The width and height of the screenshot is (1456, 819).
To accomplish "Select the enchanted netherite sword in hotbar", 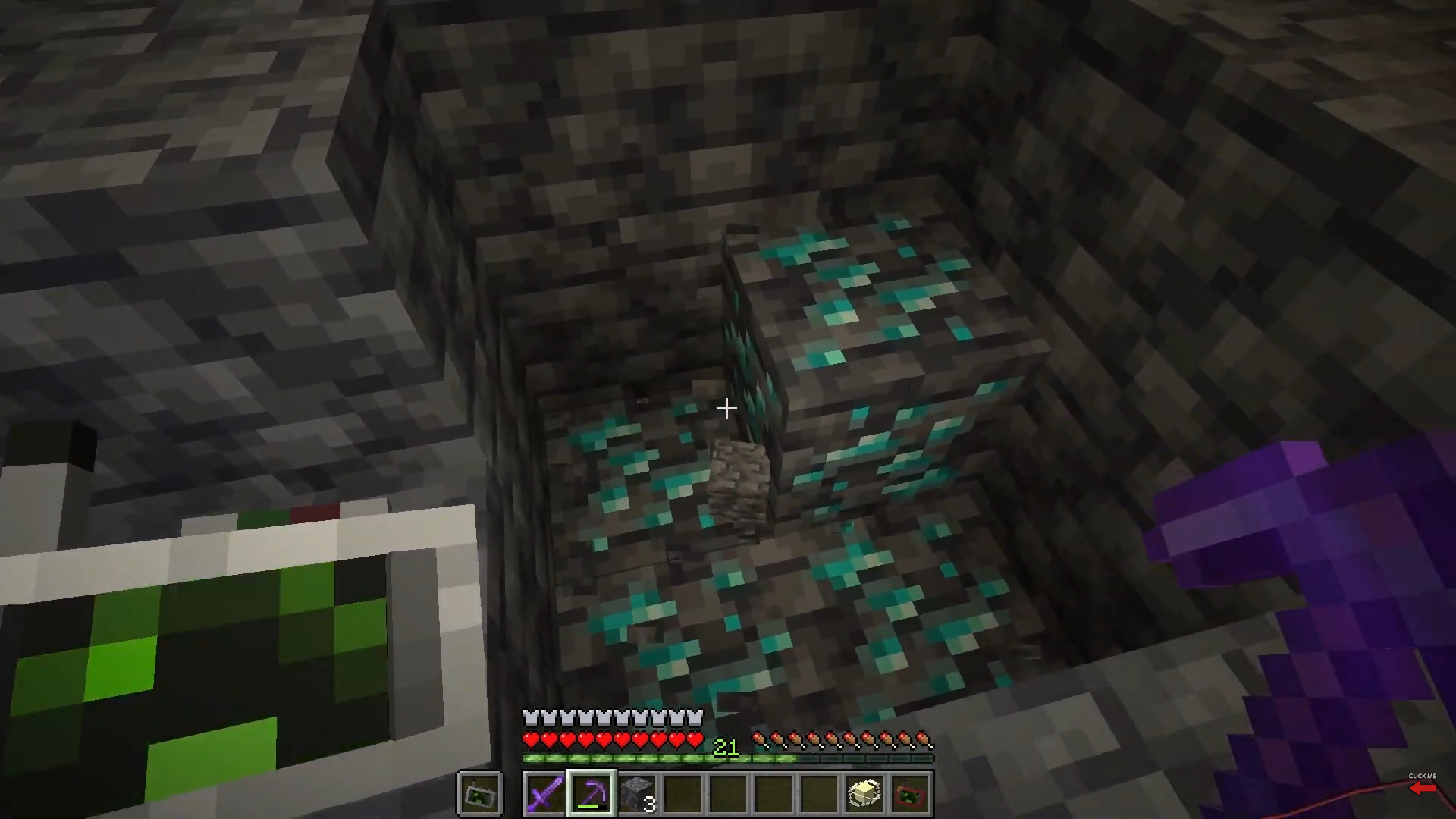I will click(545, 793).
